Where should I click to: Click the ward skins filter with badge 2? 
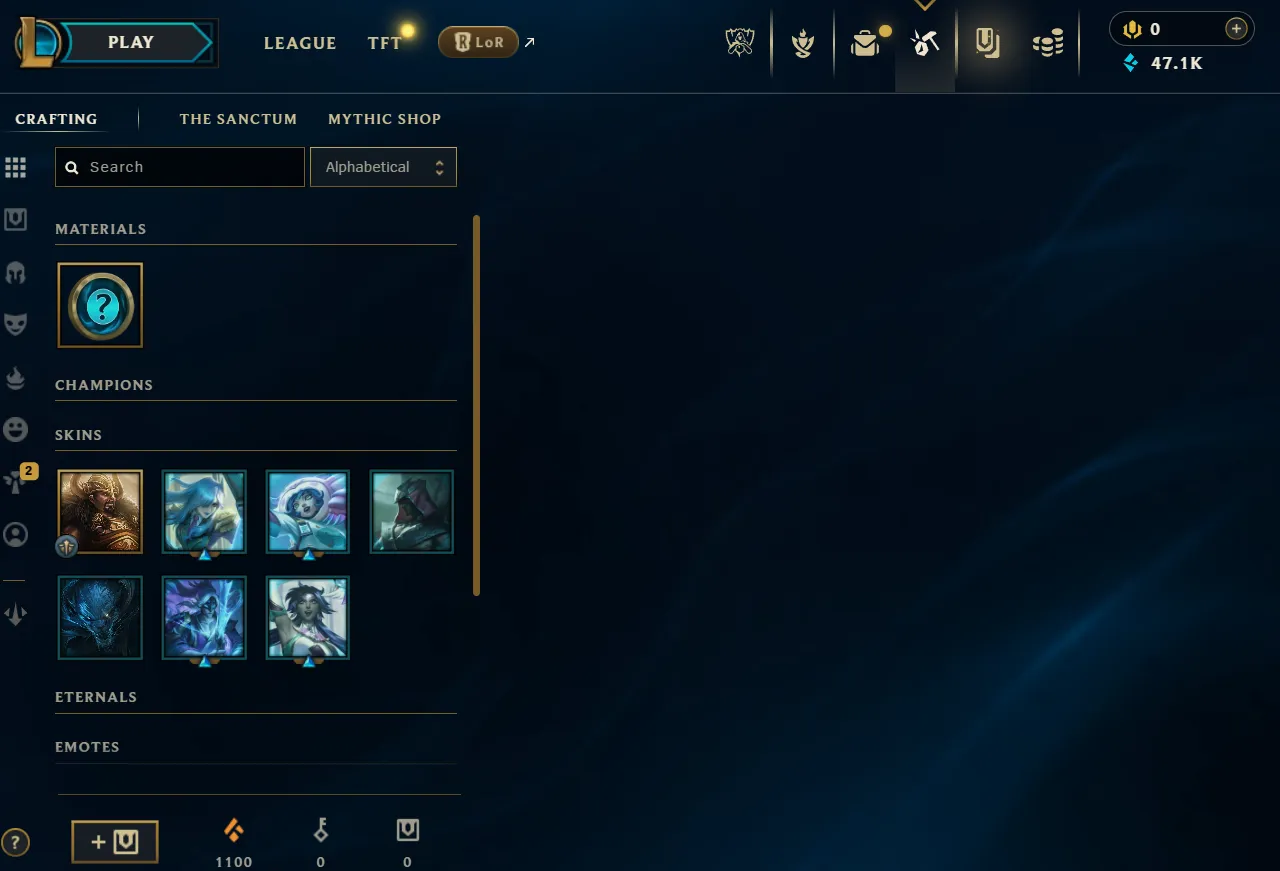(x=16, y=481)
